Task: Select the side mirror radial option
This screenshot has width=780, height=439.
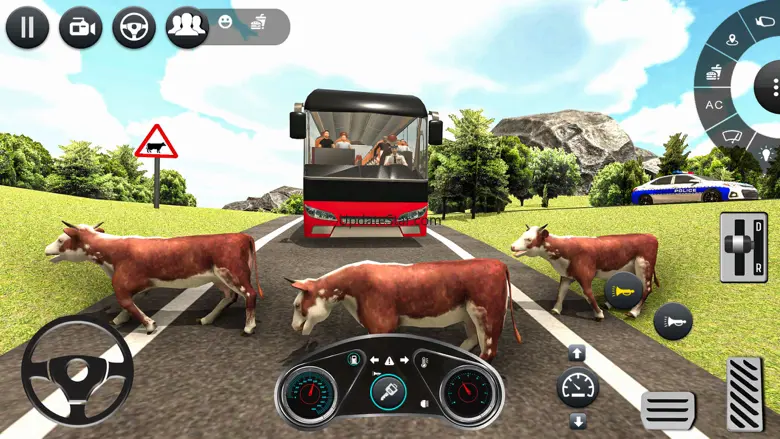Action: (x=767, y=19)
